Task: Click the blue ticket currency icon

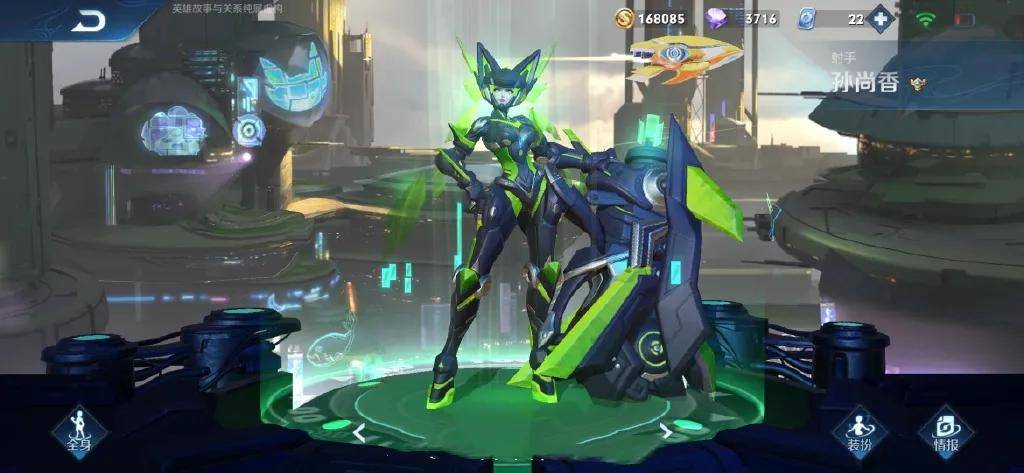Action: tap(808, 18)
